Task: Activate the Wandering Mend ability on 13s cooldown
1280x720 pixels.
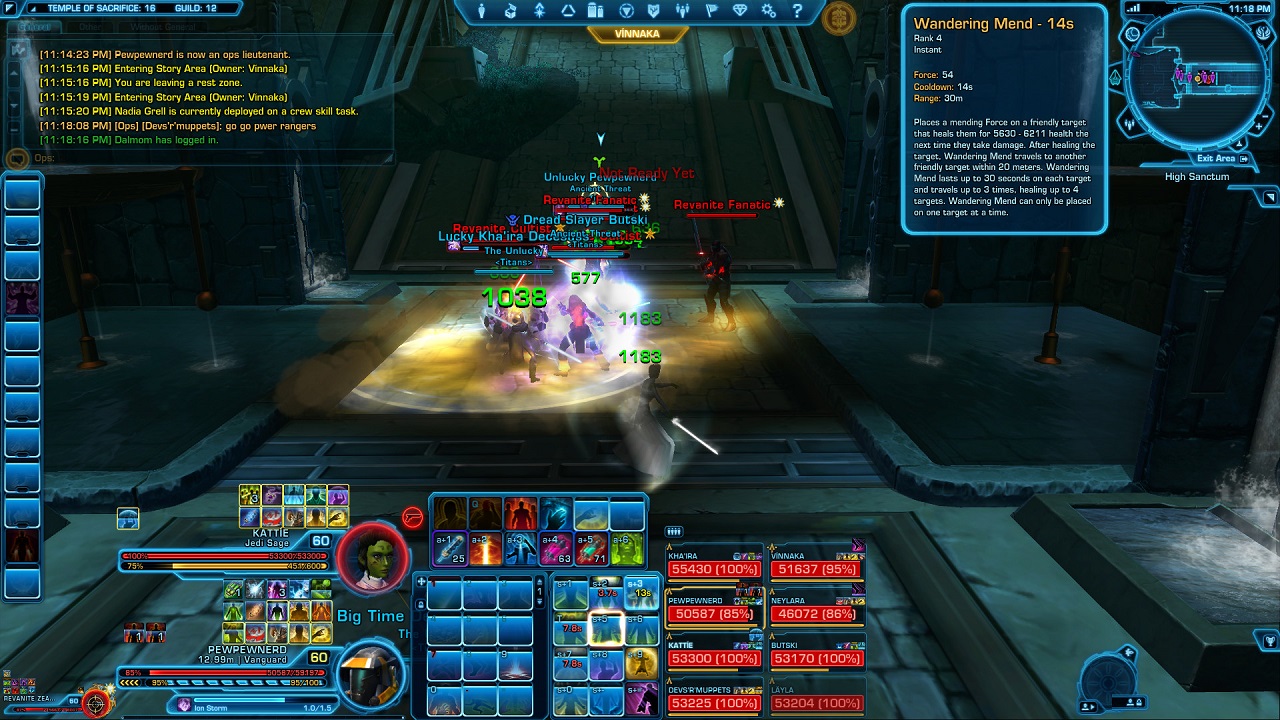Action: 641,591
